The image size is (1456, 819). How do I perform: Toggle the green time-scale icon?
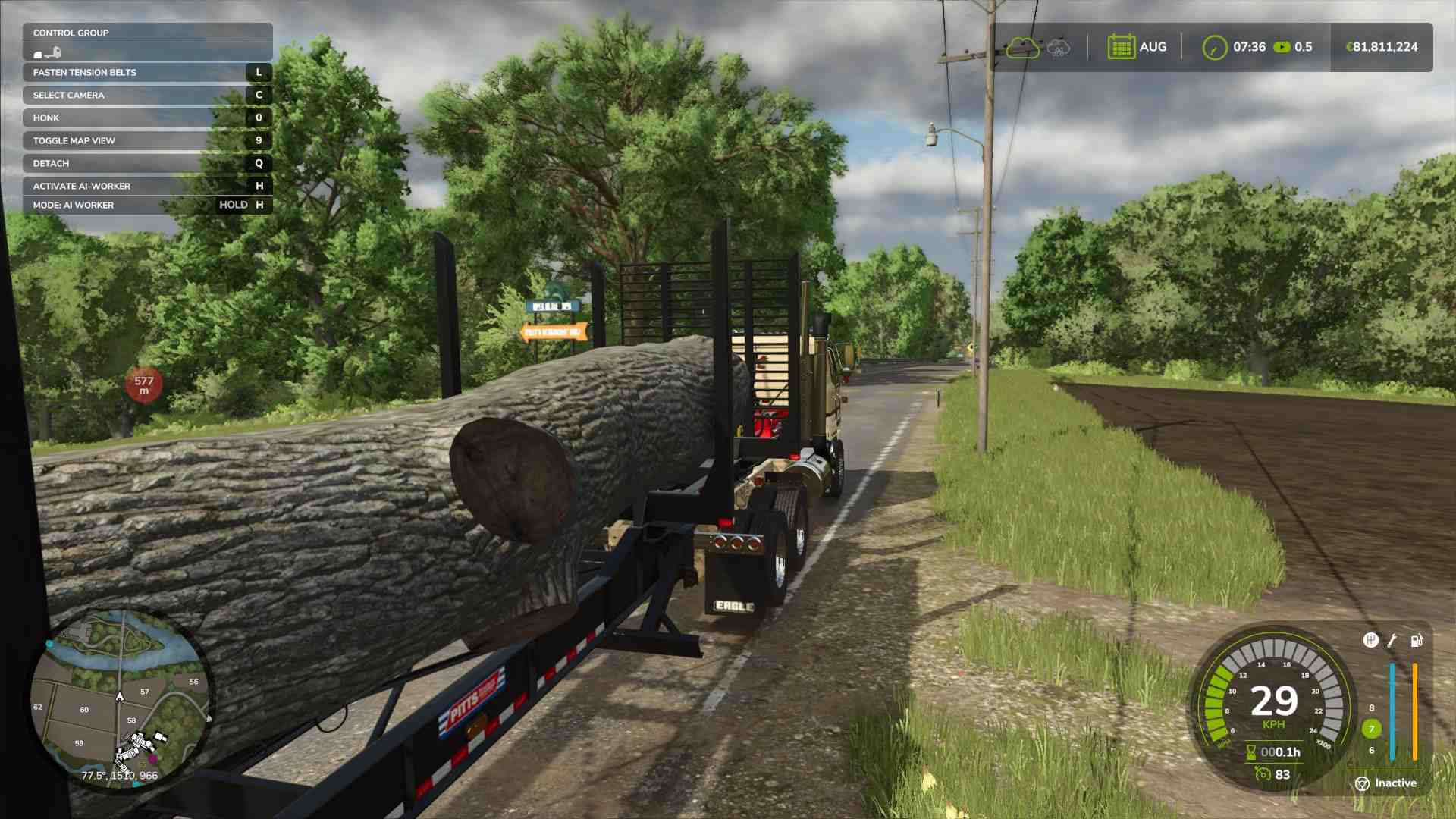pos(1282,47)
